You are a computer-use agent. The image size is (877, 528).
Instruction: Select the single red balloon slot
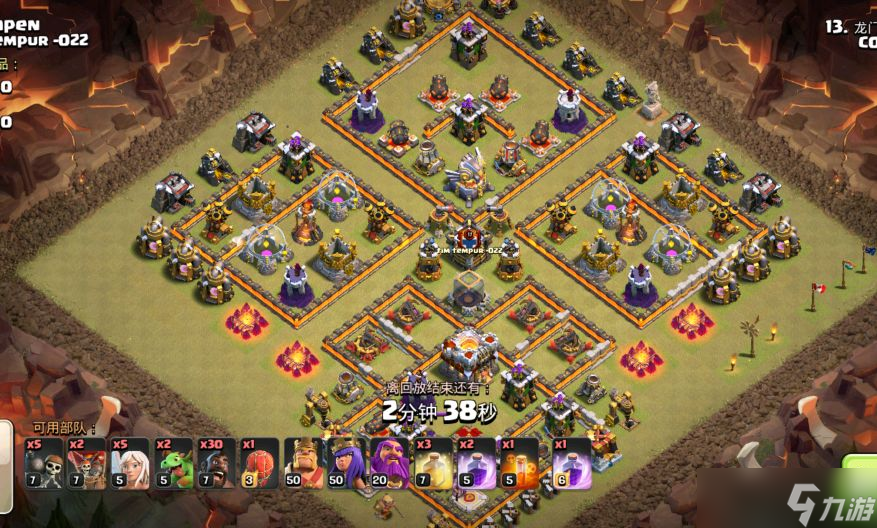click(260, 463)
